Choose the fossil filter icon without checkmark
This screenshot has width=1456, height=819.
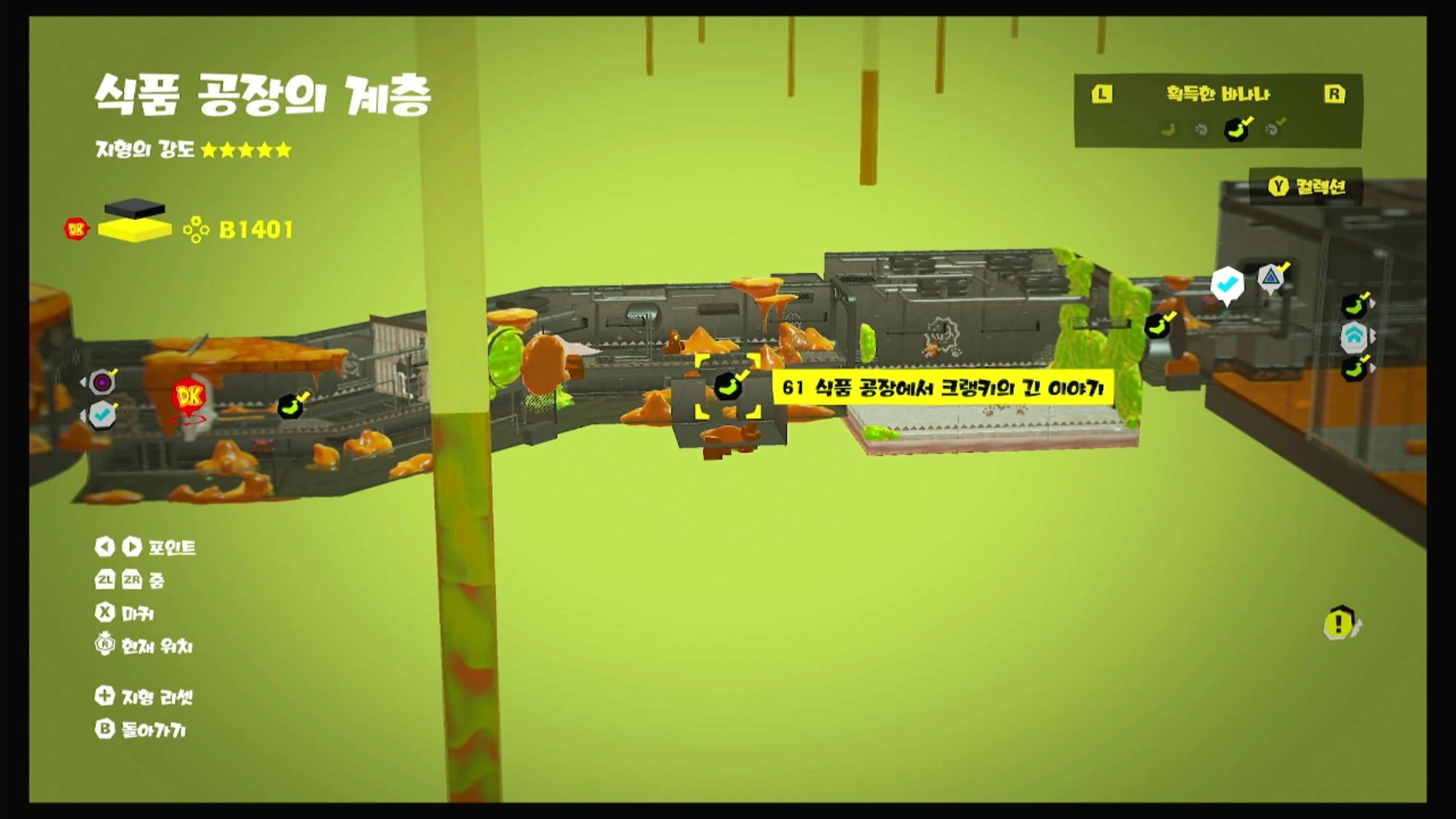(1201, 130)
